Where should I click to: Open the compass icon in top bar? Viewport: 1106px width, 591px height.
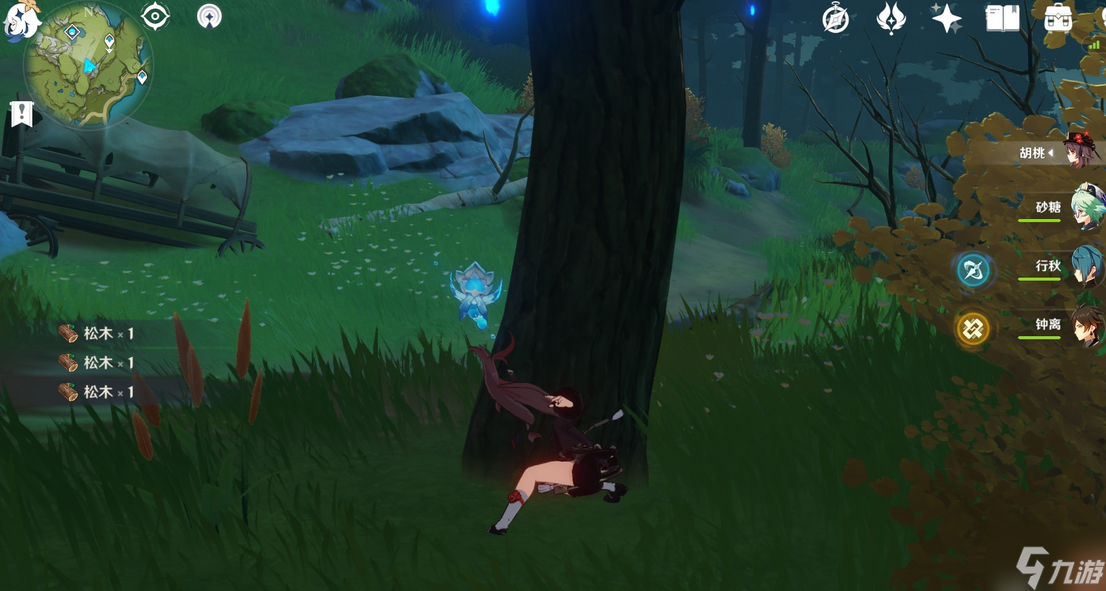835,19
